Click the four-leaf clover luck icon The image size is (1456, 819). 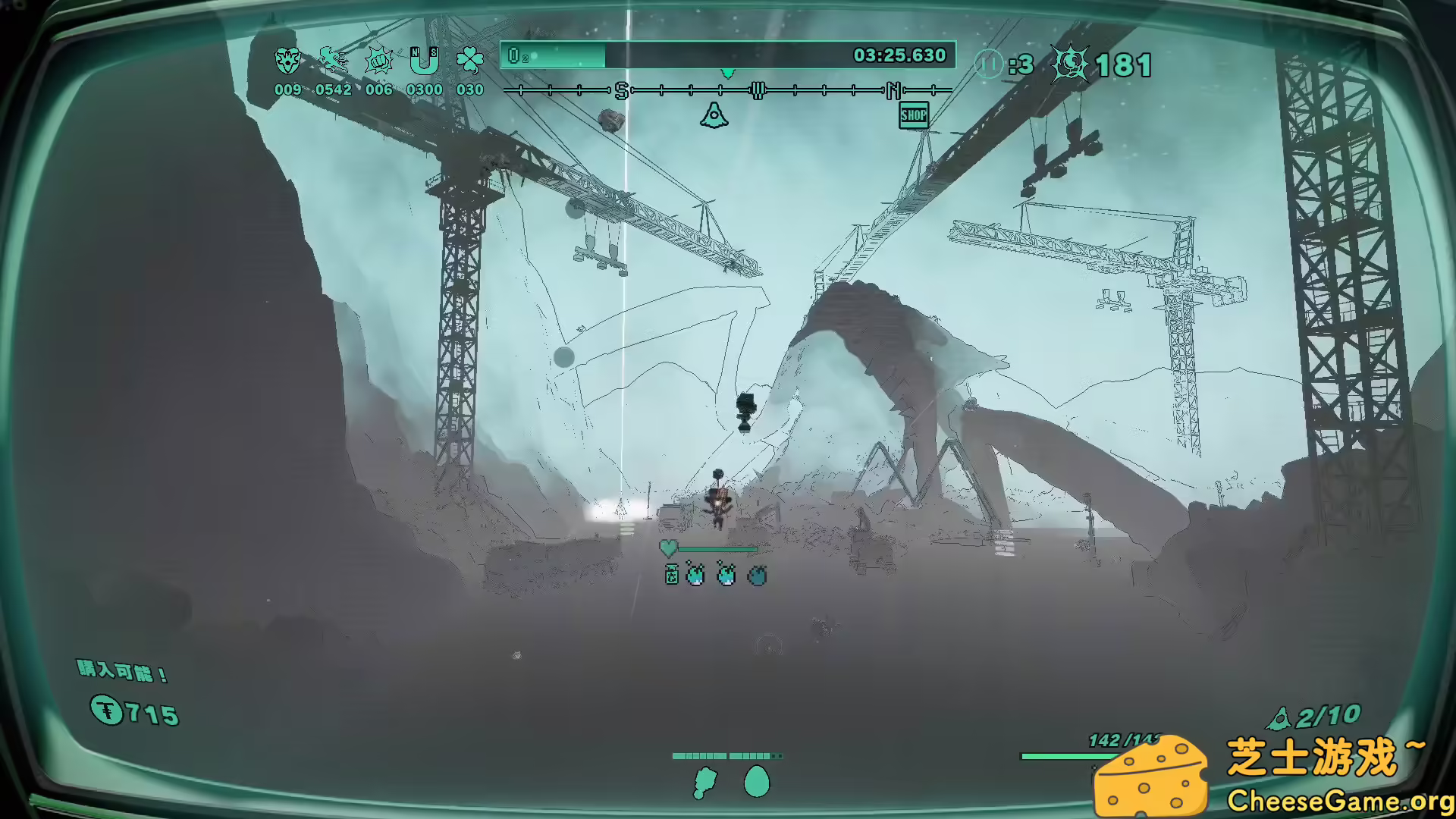(469, 61)
